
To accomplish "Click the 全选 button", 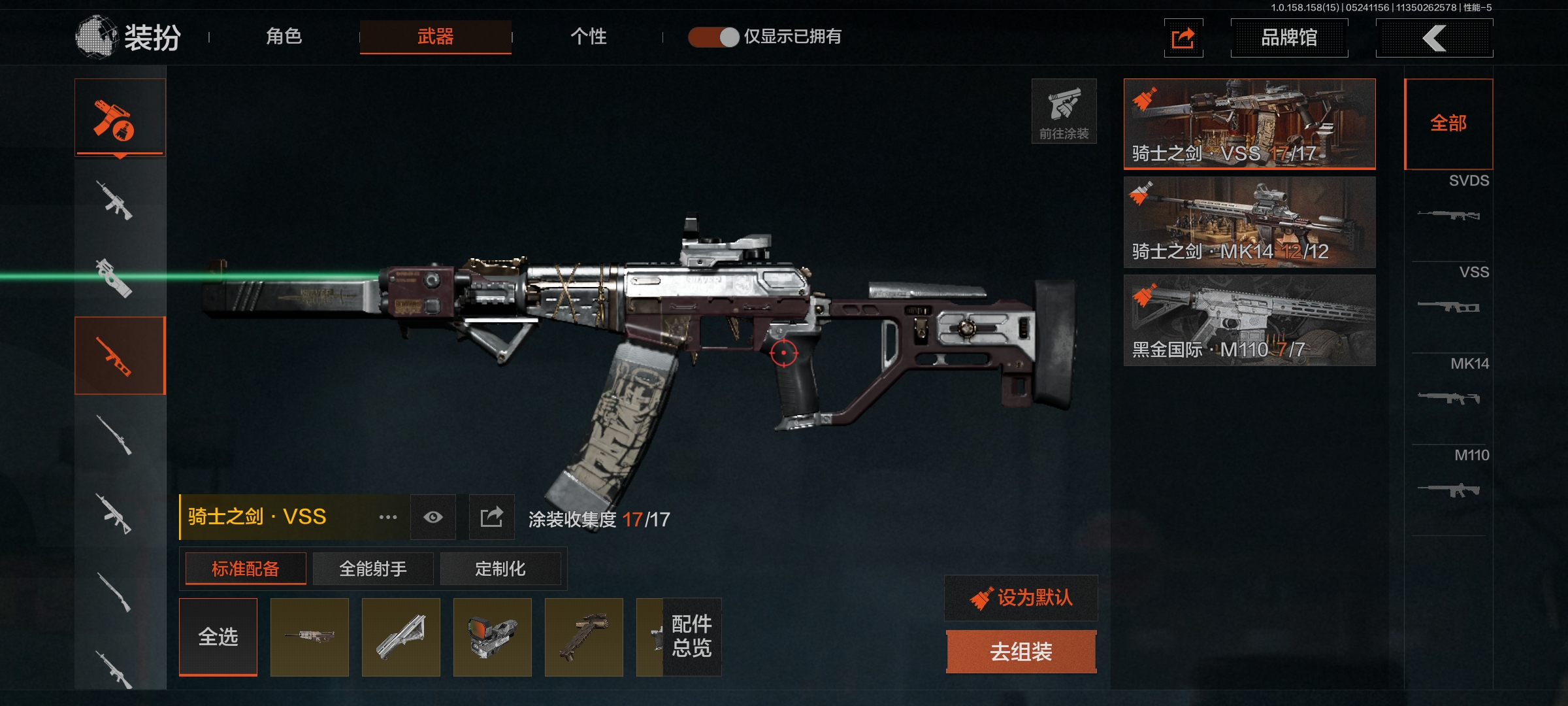I will pos(218,637).
